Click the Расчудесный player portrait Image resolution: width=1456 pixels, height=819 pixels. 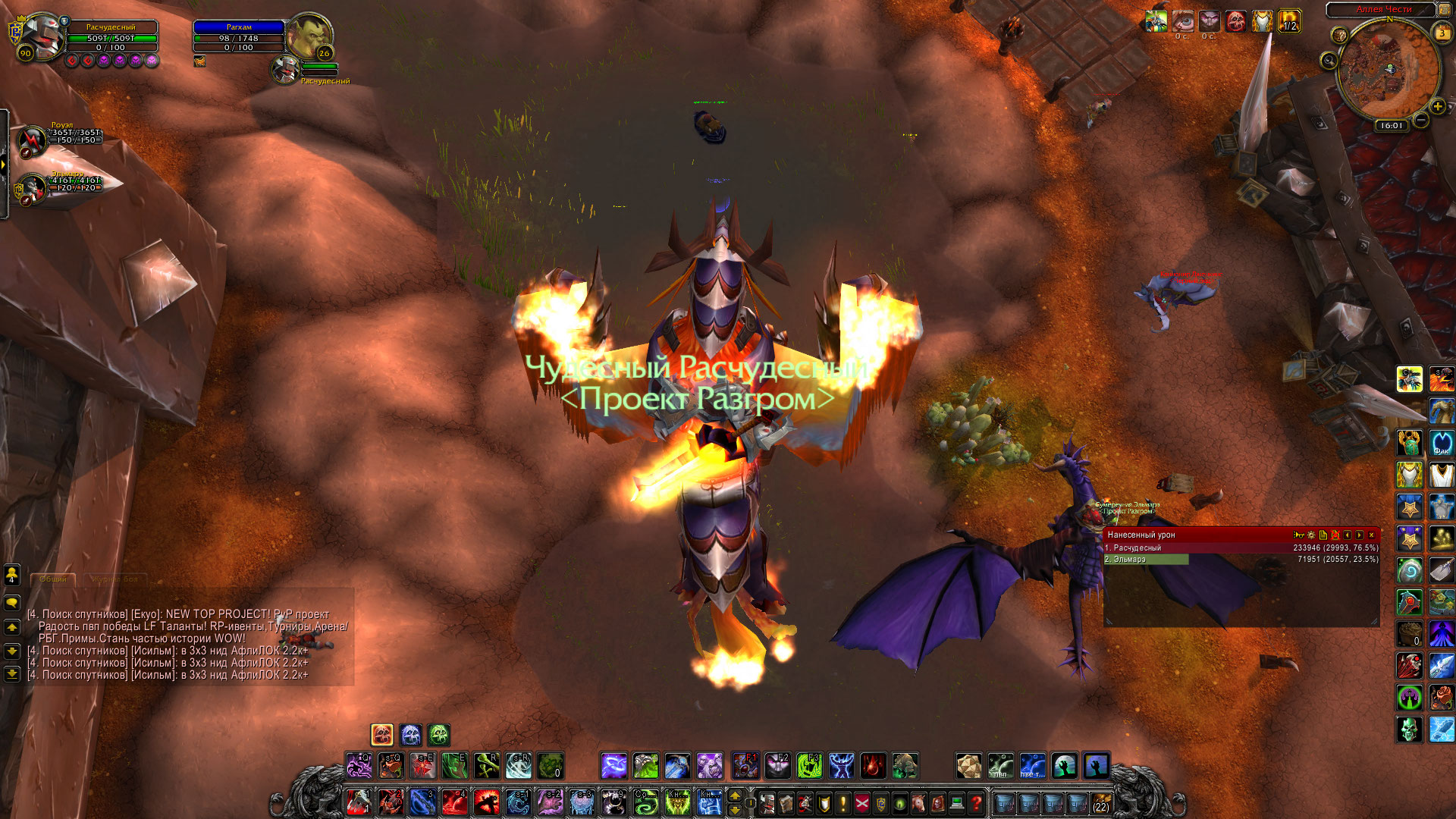click(x=41, y=34)
